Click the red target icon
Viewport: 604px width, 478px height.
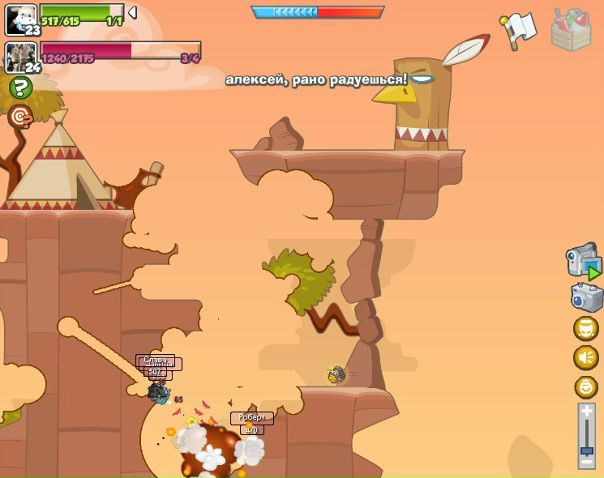(20, 117)
